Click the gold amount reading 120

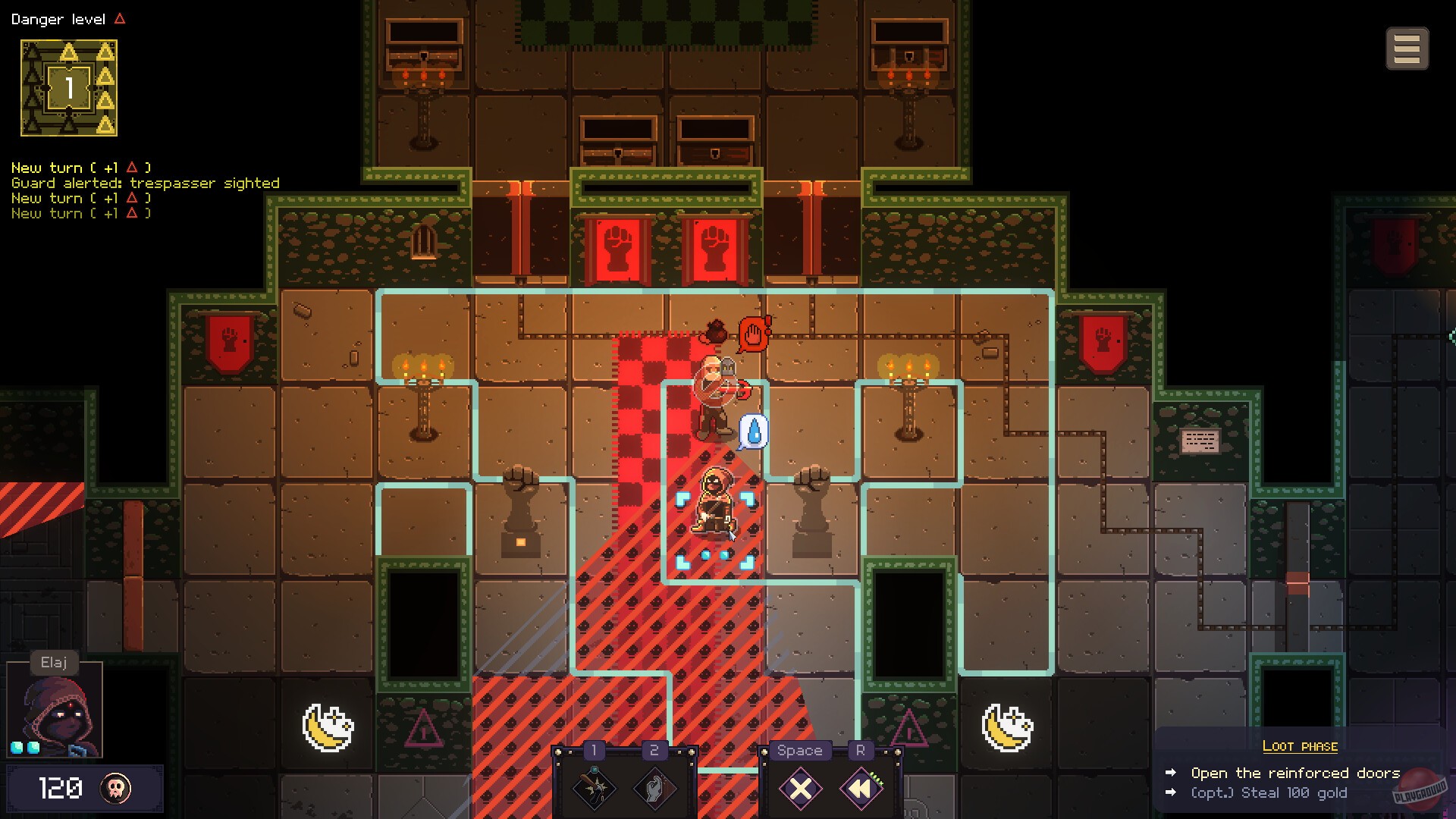[x=61, y=789]
